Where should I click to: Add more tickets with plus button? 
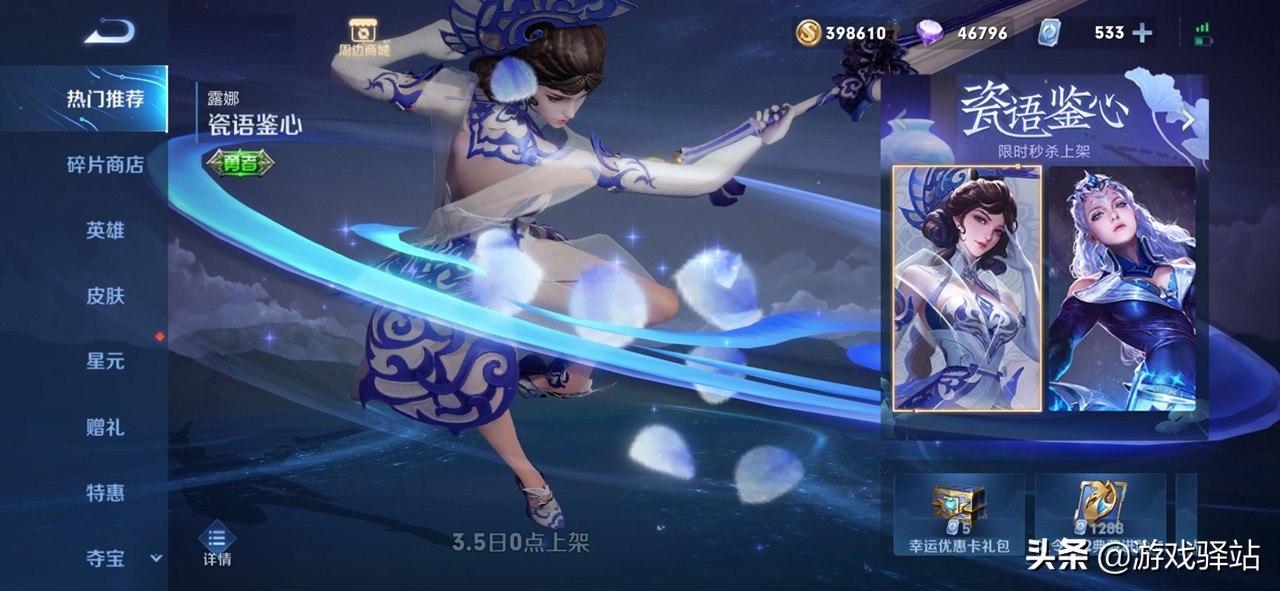[x=1142, y=33]
